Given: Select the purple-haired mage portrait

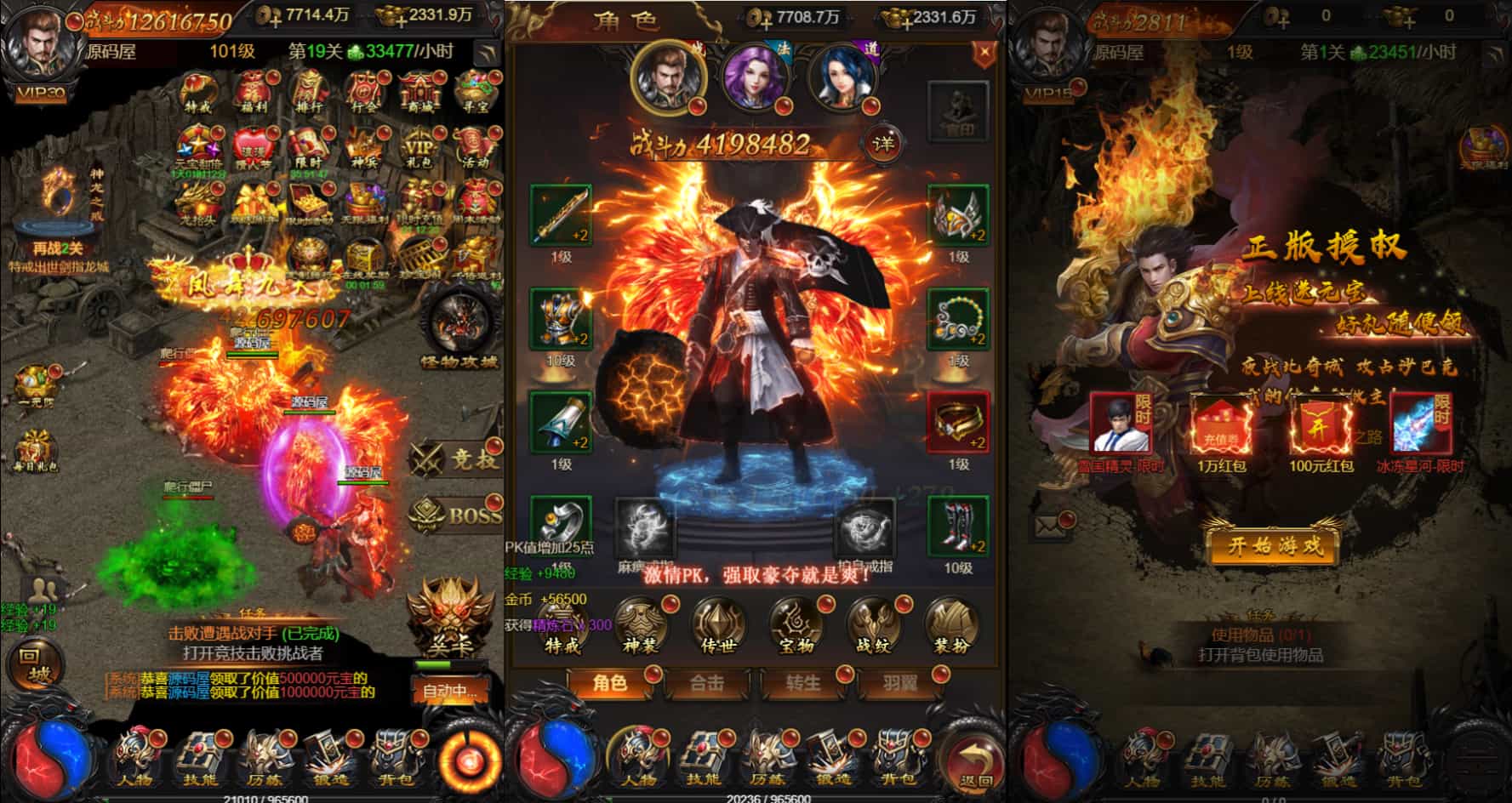Looking at the screenshot, I should click(755, 78).
